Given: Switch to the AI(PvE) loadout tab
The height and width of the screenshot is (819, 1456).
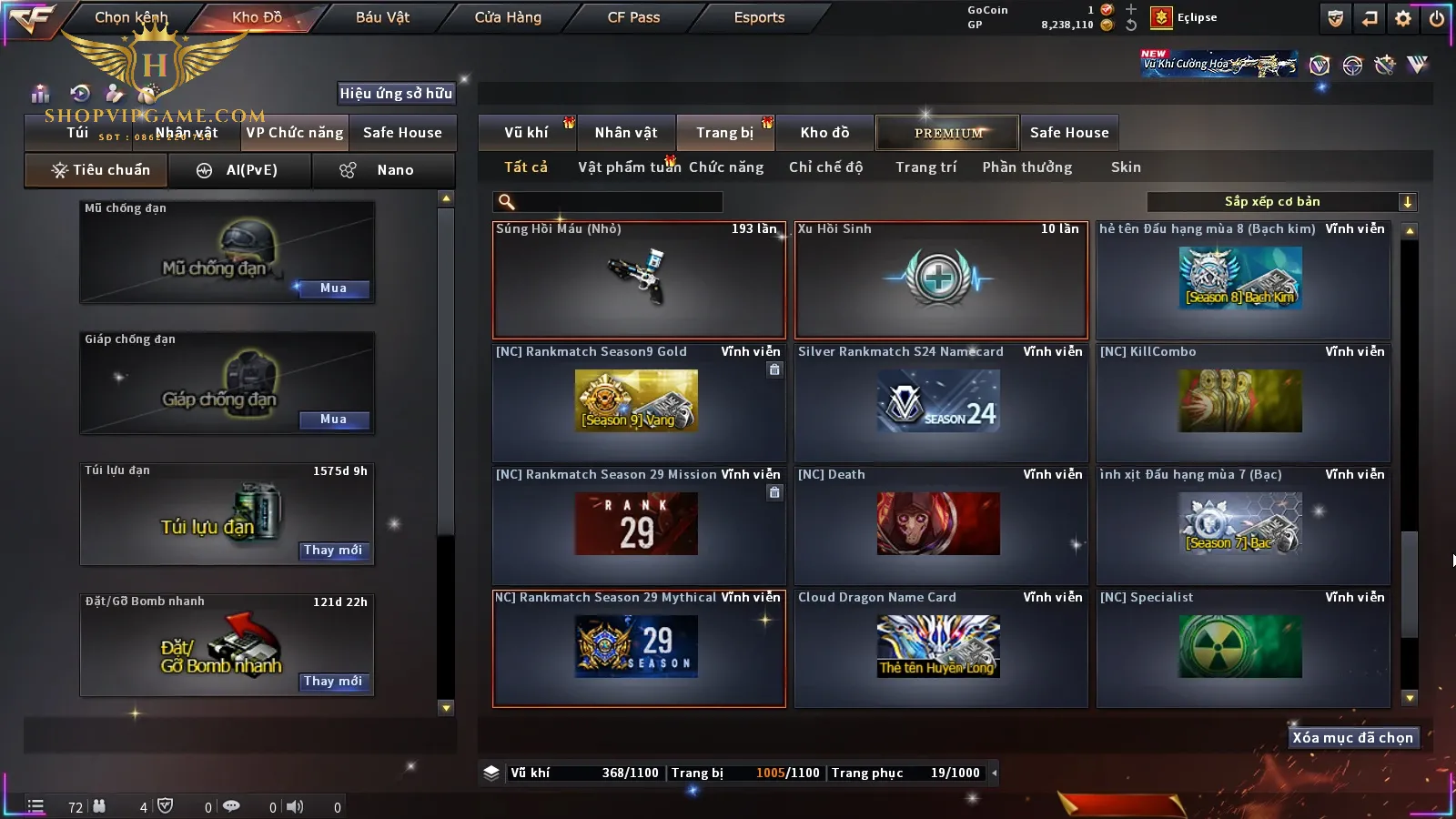Looking at the screenshot, I should (x=239, y=170).
